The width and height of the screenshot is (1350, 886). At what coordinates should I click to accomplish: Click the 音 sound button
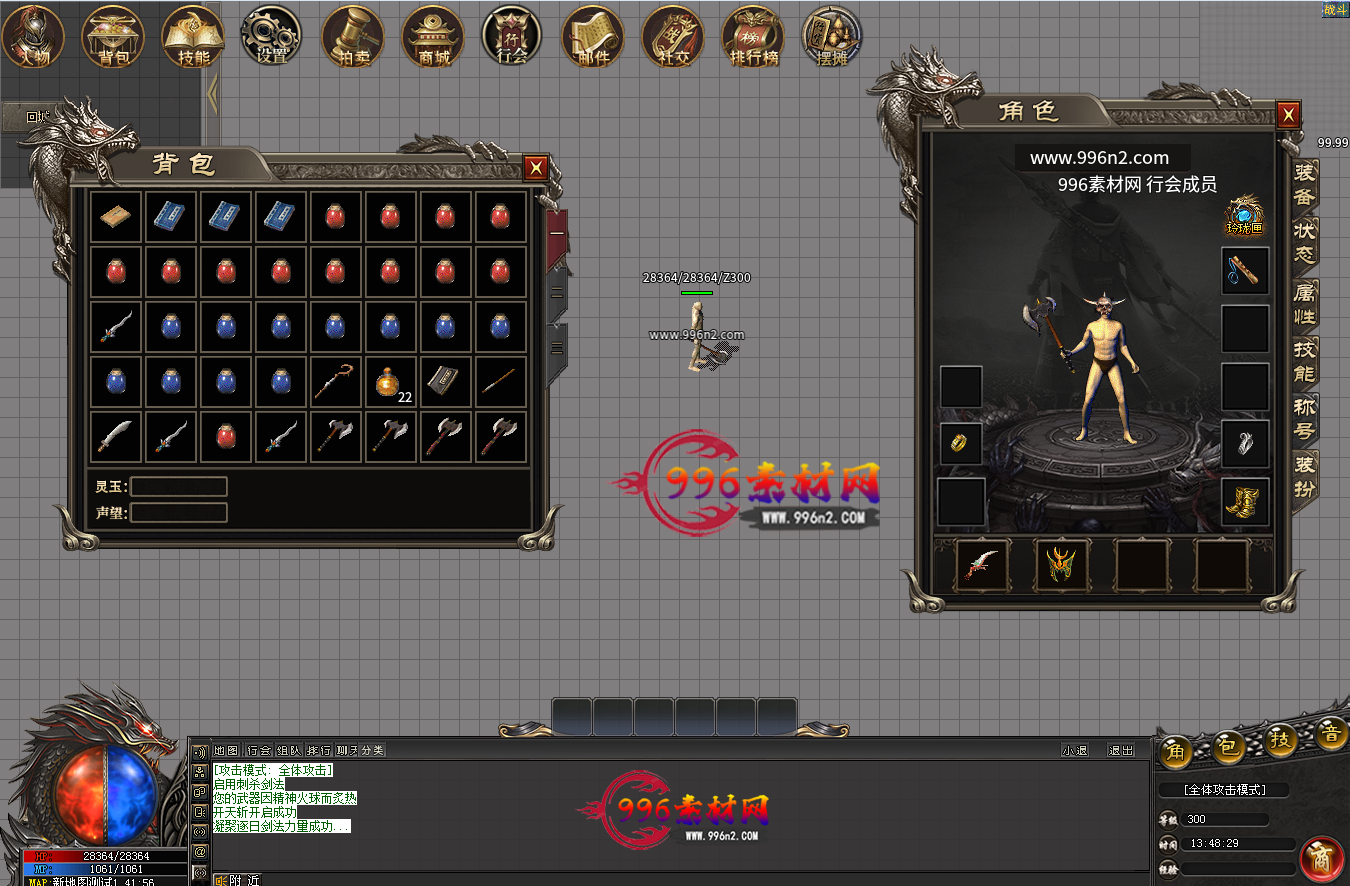(x=1331, y=736)
